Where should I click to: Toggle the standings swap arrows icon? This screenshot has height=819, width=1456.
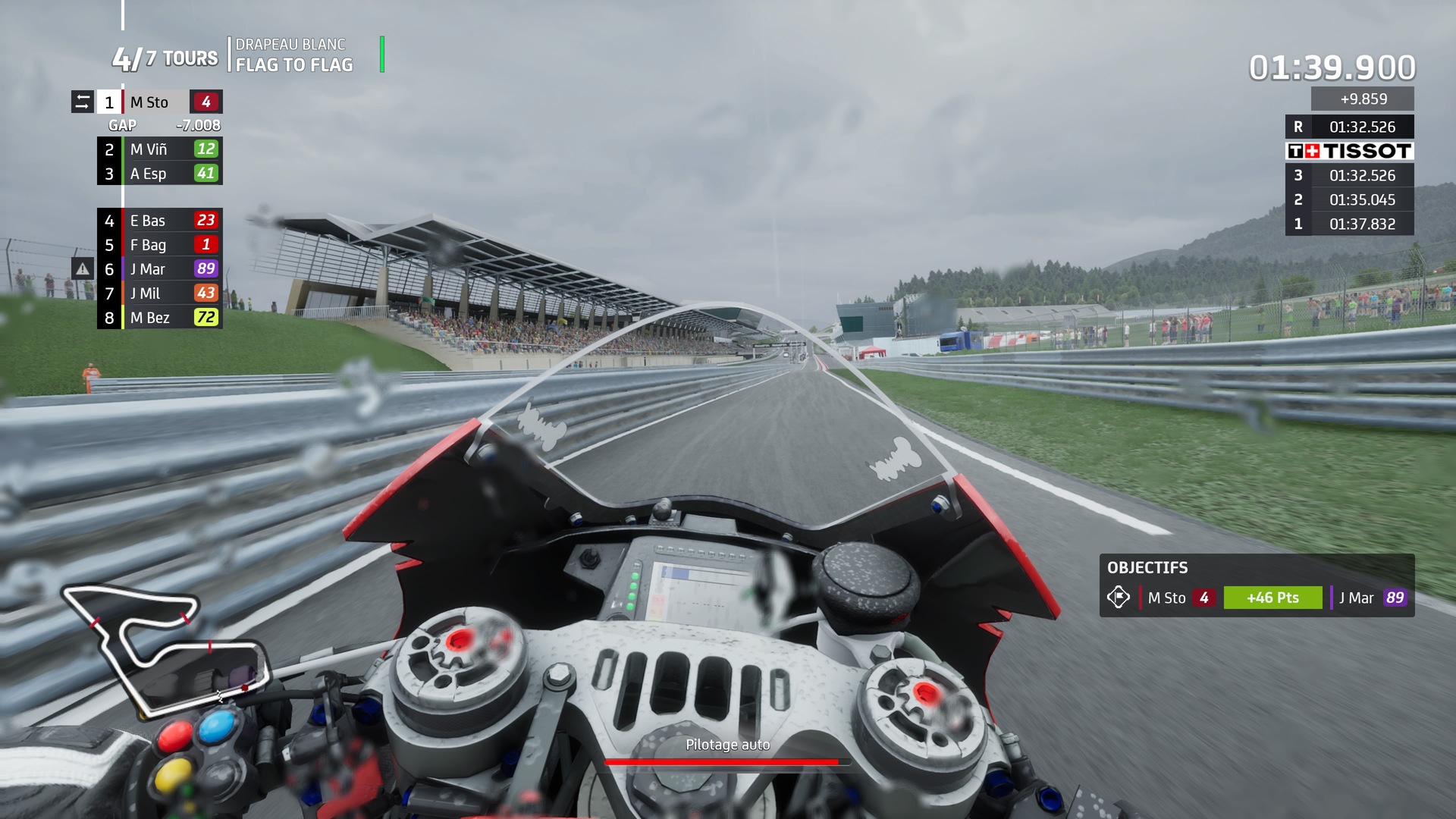83,102
